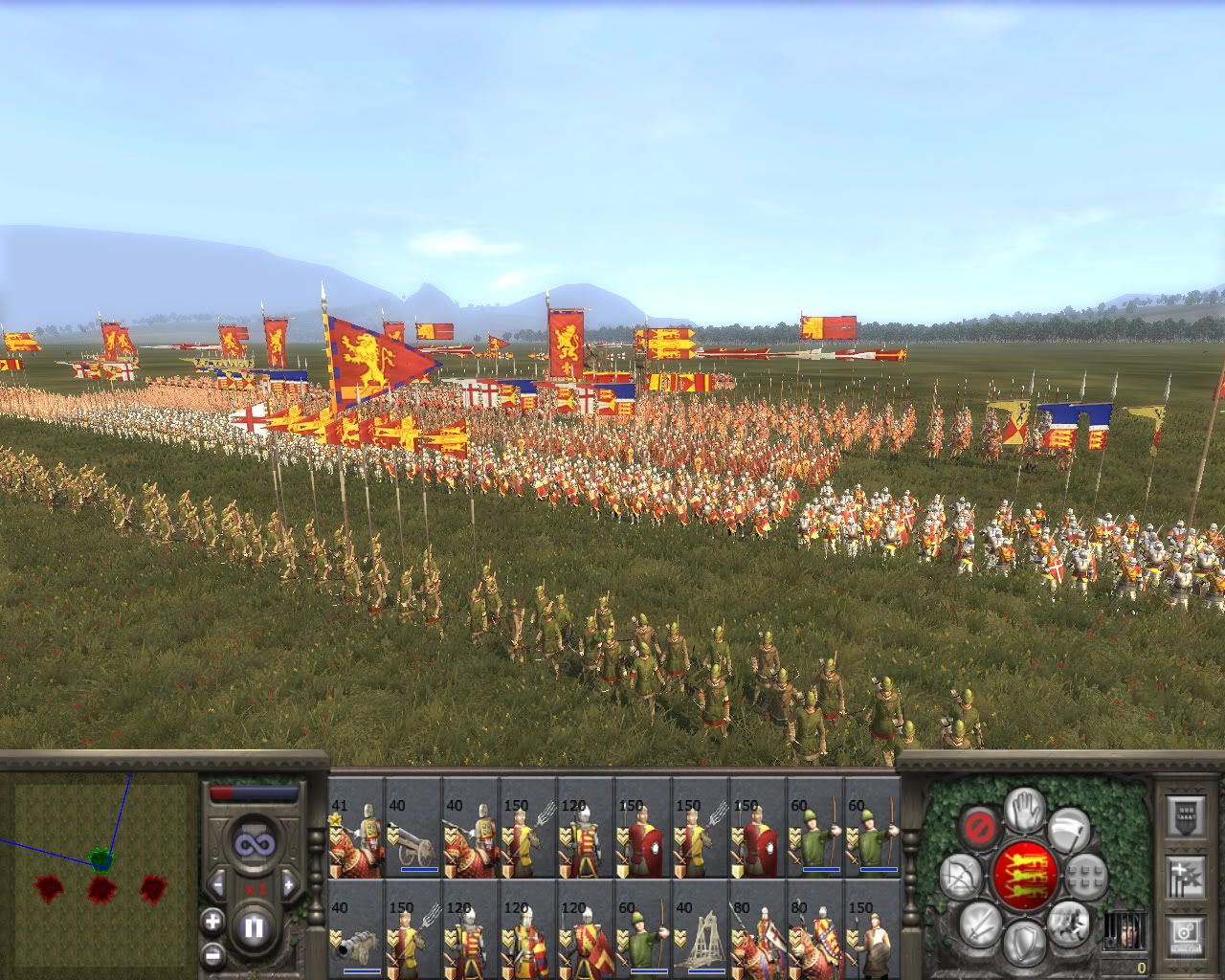Click the crossed swords melee button
Screen dimensions: 1225x980
[x=980, y=924]
